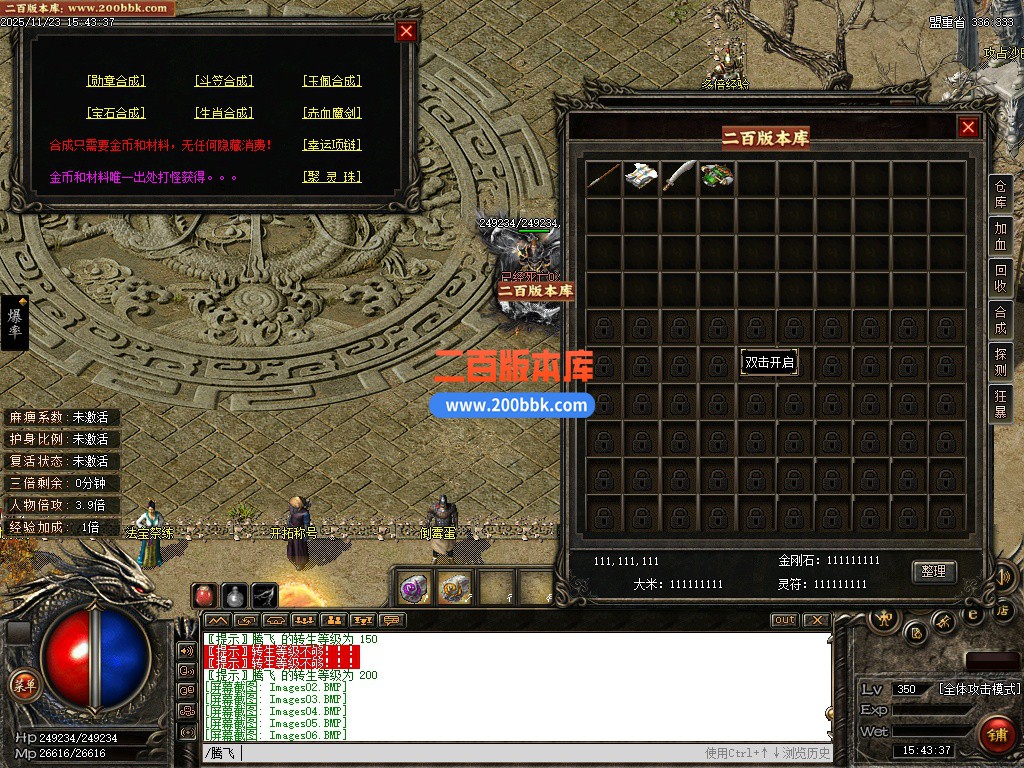Close the bag inventory window
1024x768 pixels.
(x=968, y=127)
